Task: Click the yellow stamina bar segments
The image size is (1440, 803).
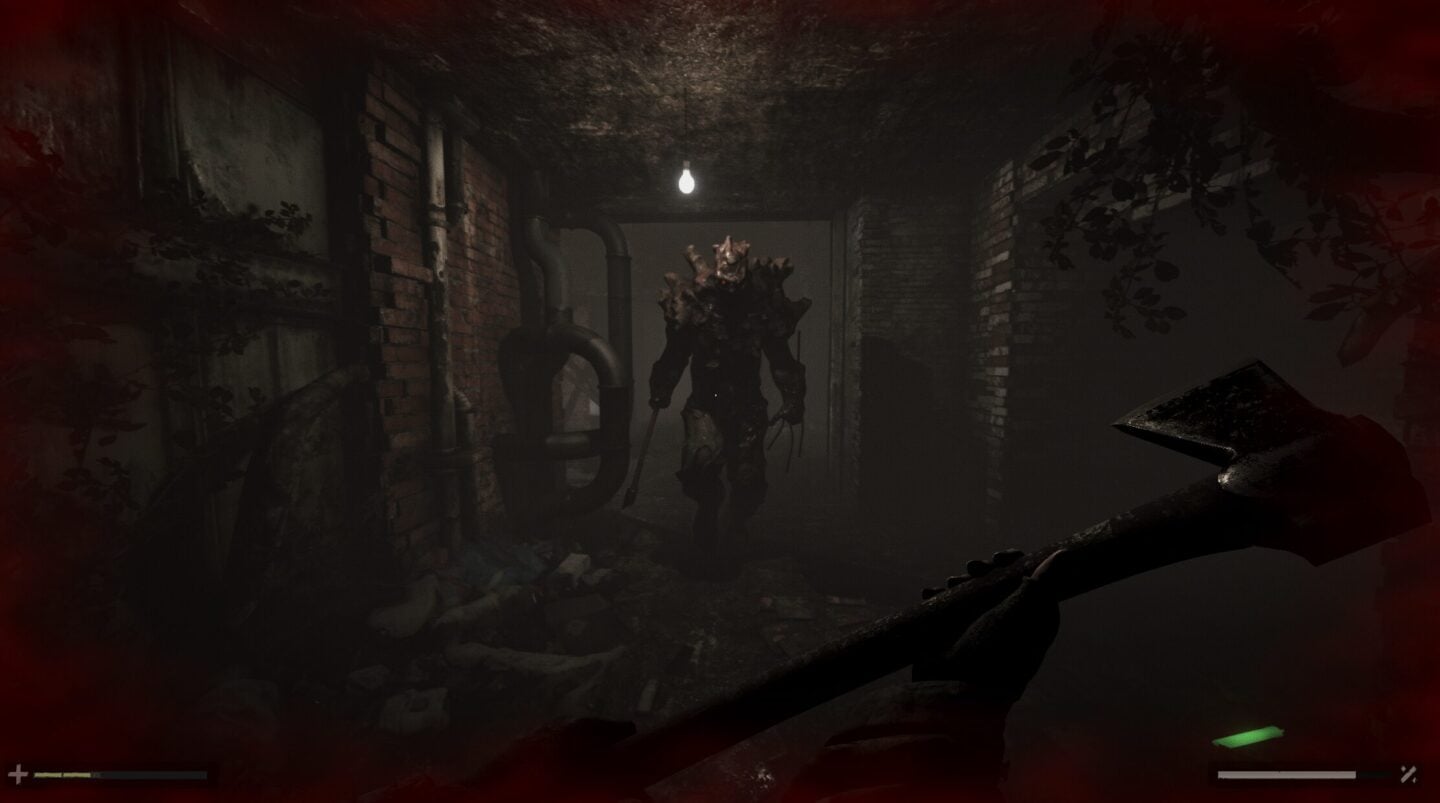Action: [60, 773]
